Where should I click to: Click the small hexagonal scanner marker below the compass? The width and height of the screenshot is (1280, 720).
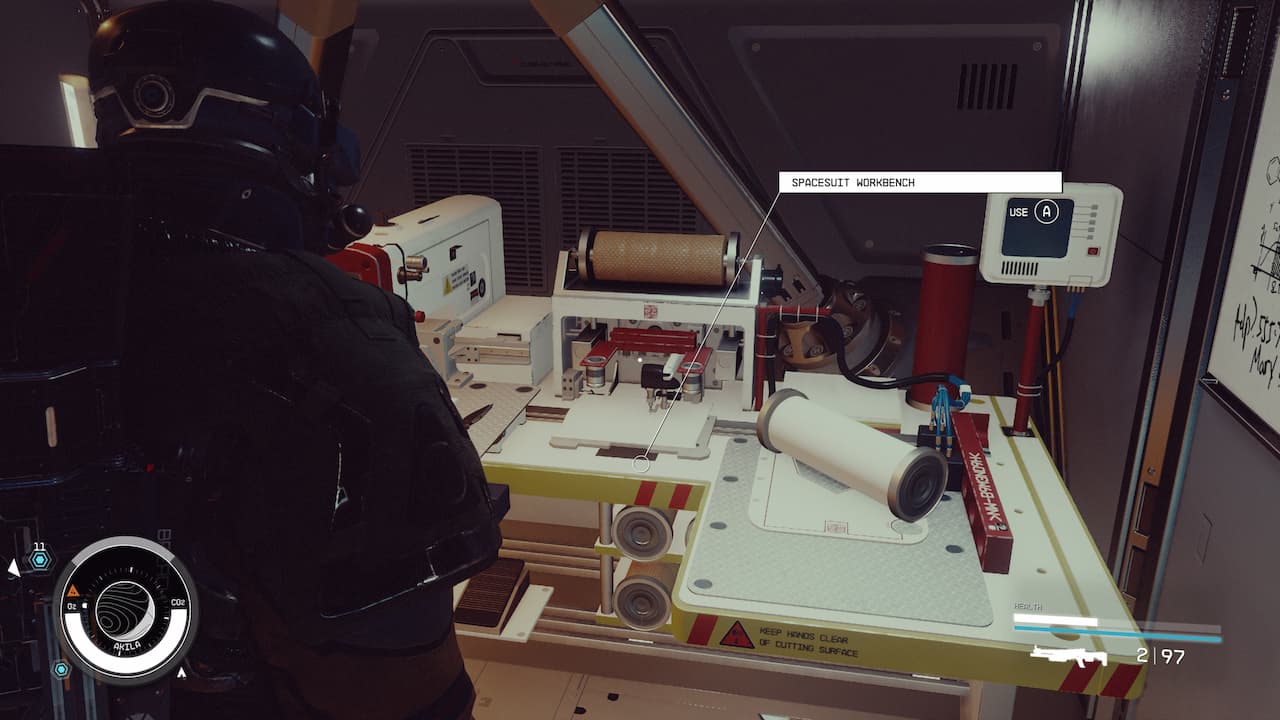pyautogui.click(x=60, y=670)
